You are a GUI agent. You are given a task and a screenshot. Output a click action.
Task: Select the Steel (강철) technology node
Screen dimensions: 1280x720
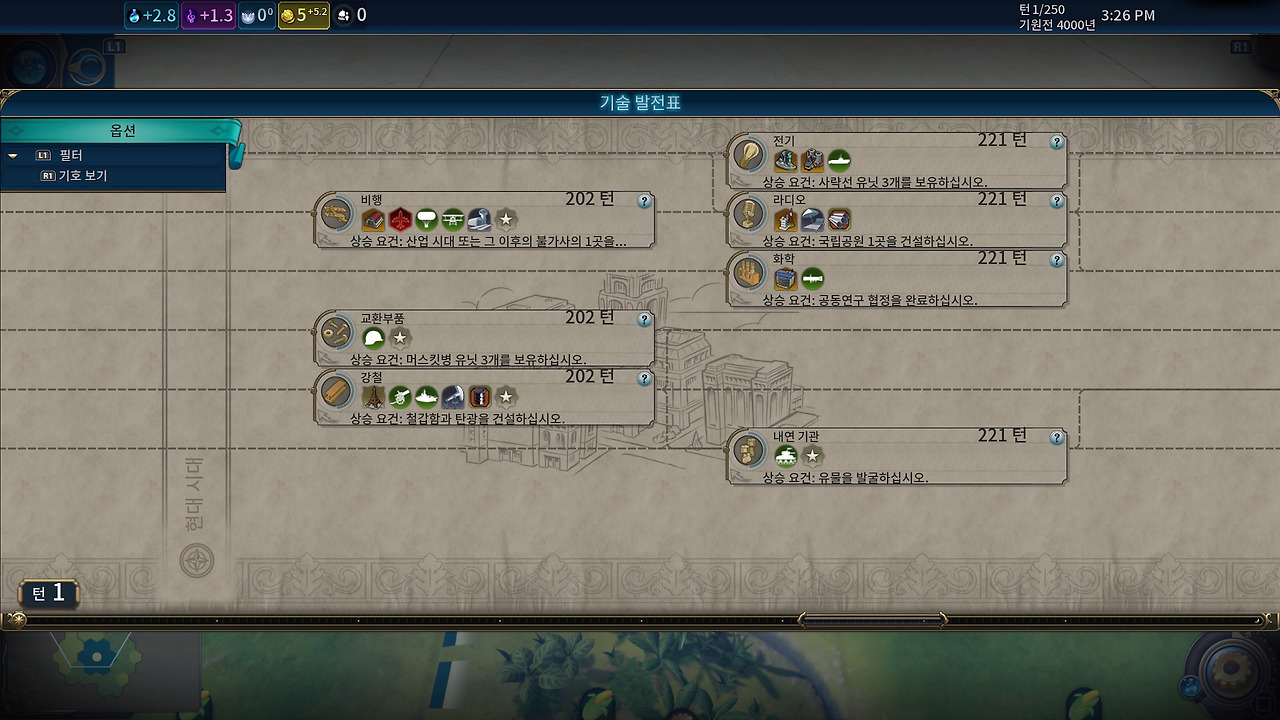tap(485, 396)
